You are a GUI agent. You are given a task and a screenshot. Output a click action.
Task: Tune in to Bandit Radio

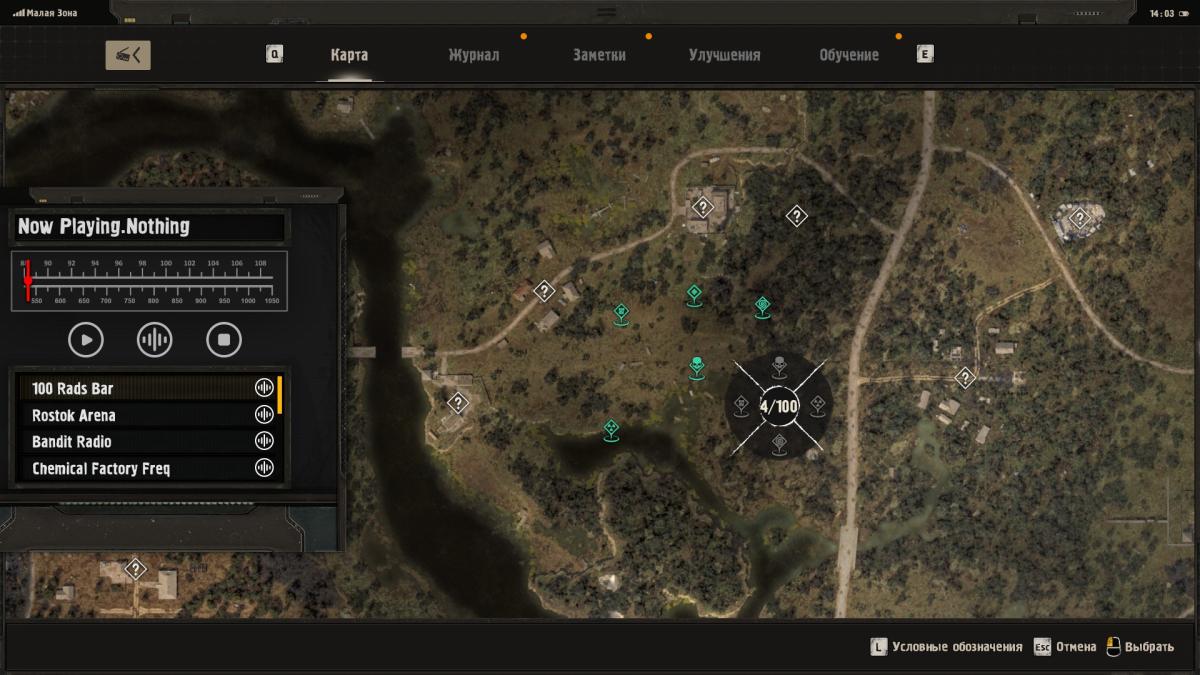(x=140, y=442)
